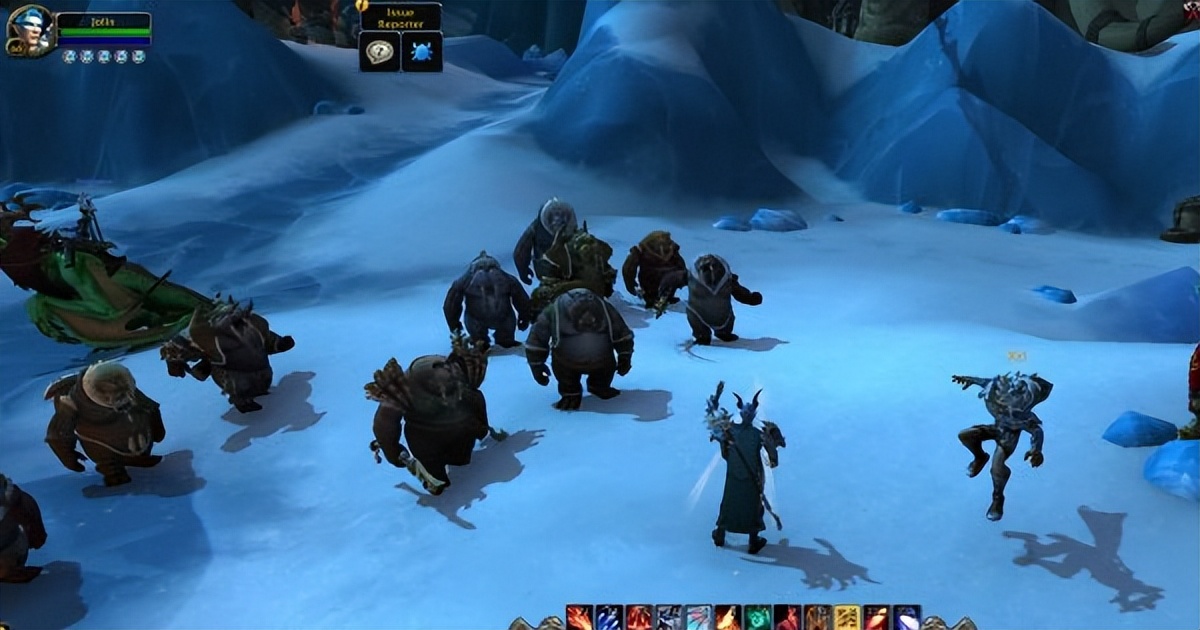
Task: Cast the pale blue ice shards spell
Action: pyautogui.click(x=698, y=618)
